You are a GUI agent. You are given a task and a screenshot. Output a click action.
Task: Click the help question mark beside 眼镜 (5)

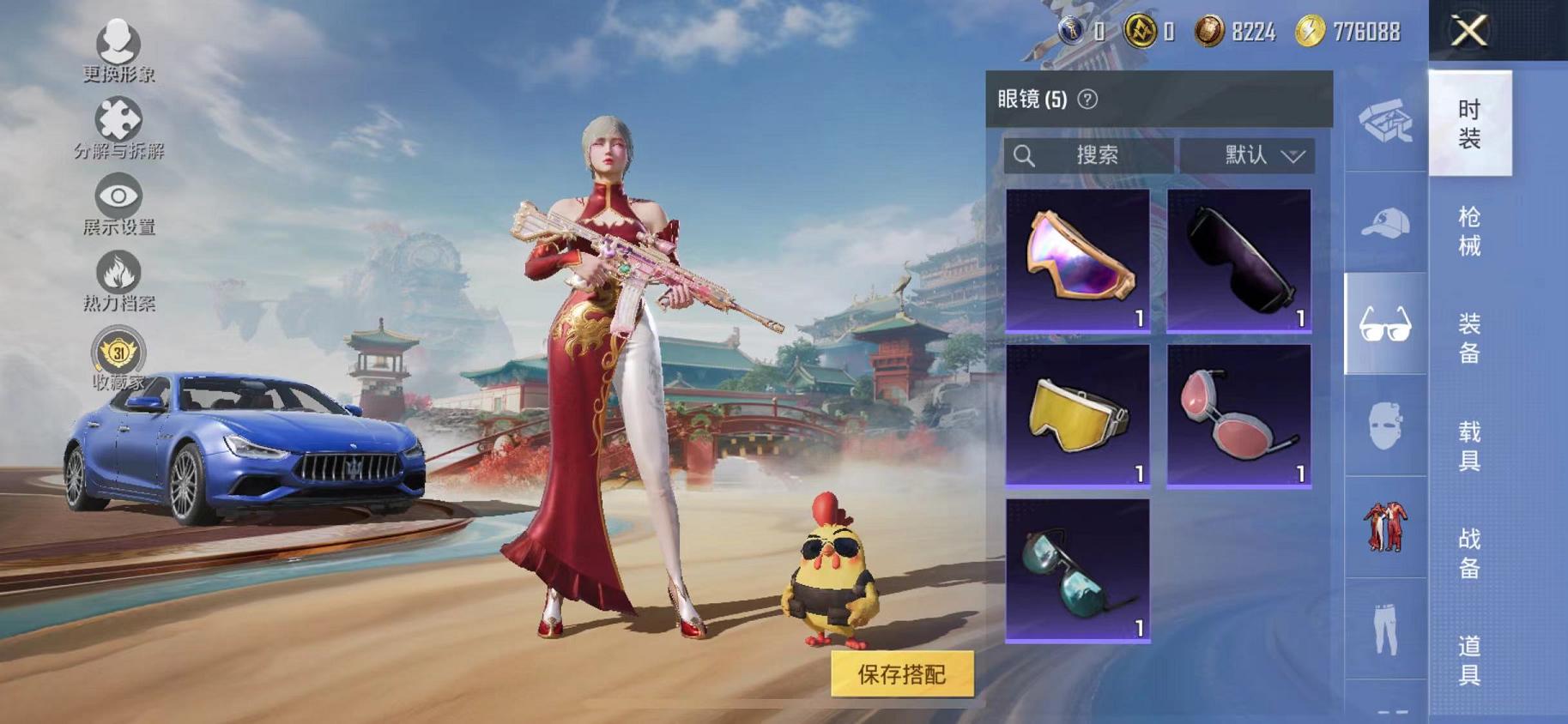(x=1088, y=100)
